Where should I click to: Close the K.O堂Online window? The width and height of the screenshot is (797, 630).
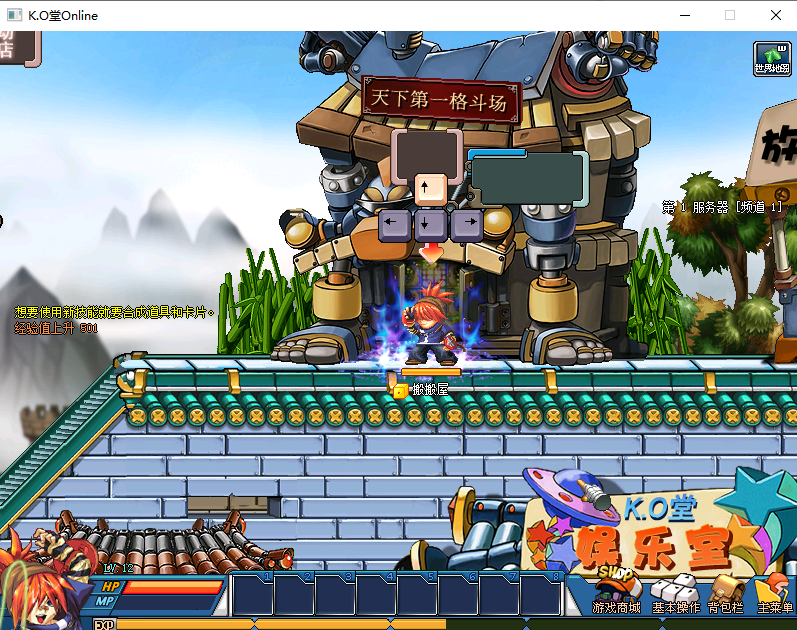click(776, 15)
